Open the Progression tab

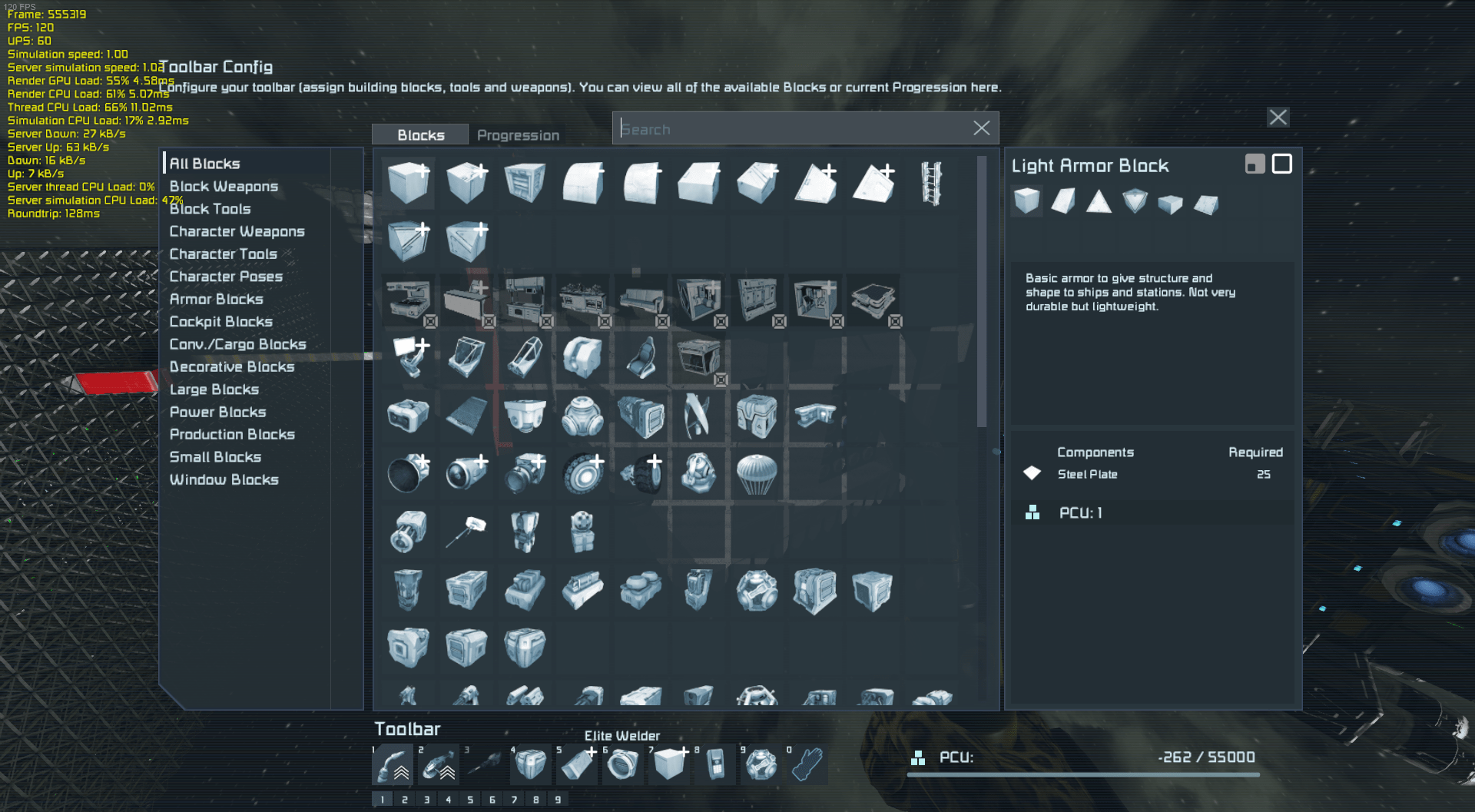pyautogui.click(x=518, y=135)
